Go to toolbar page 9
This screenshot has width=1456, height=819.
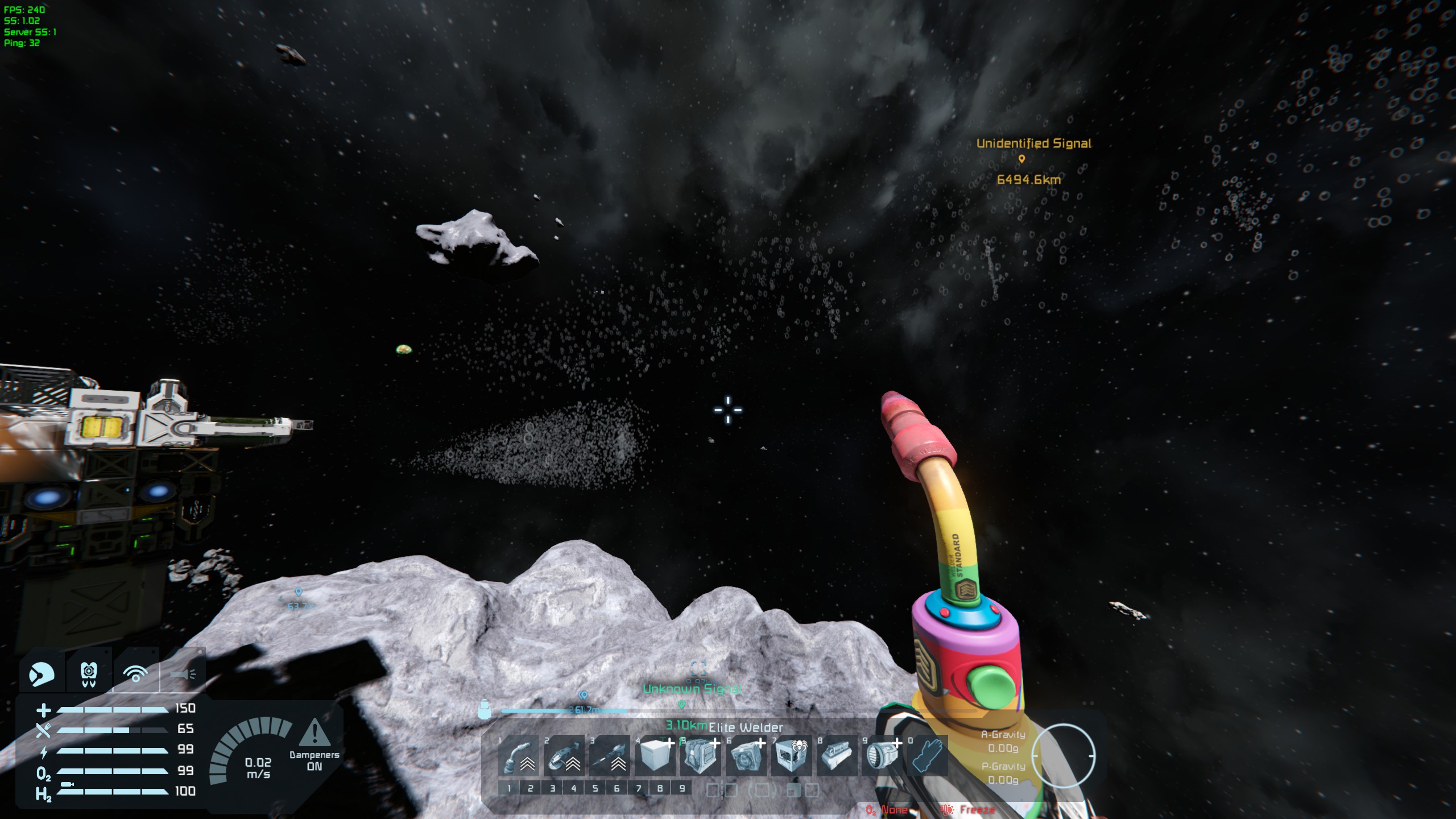(681, 788)
